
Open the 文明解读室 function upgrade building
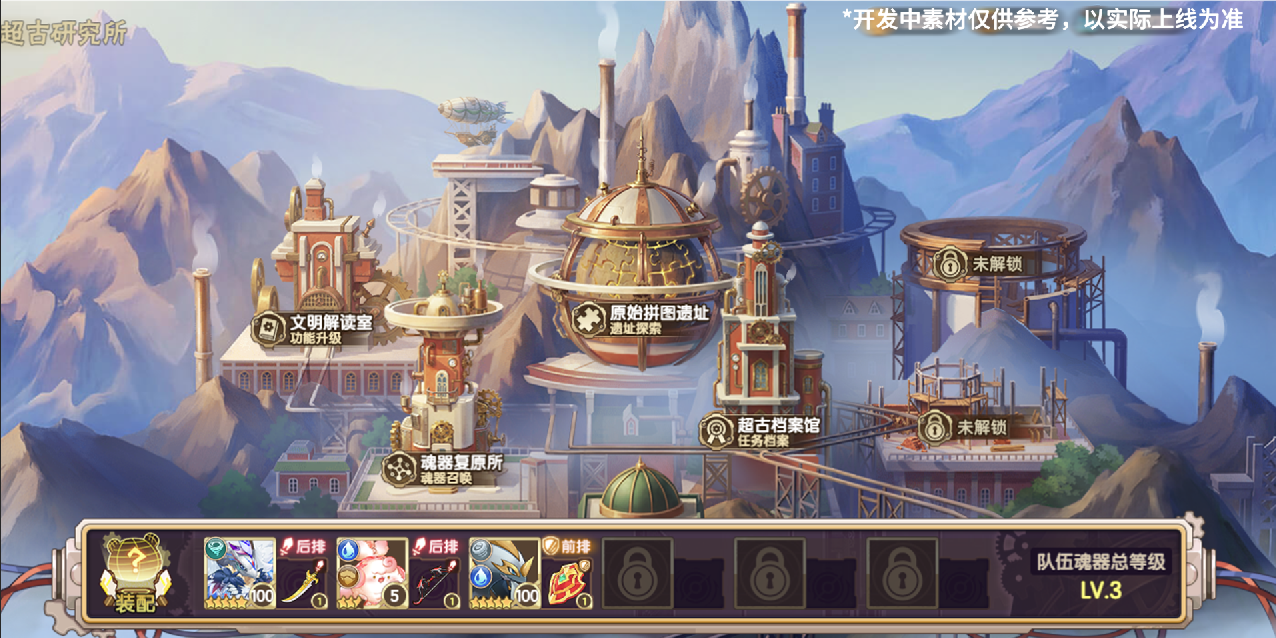[x=316, y=329]
